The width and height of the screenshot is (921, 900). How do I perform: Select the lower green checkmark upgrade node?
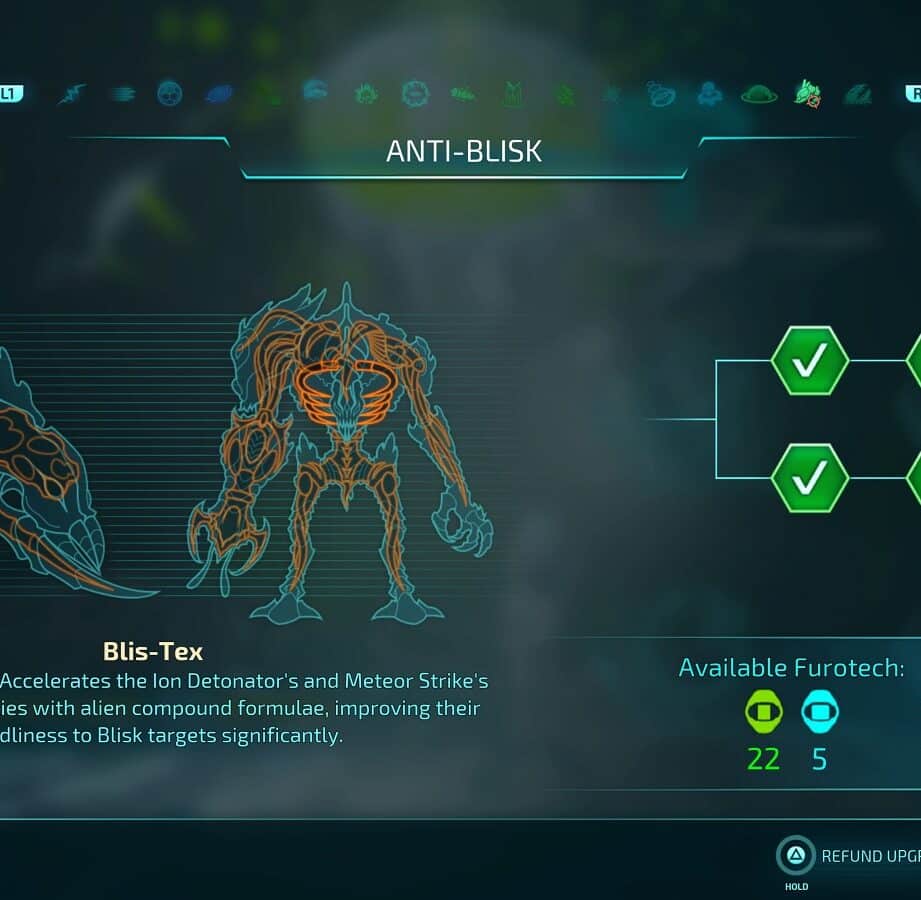(x=810, y=478)
